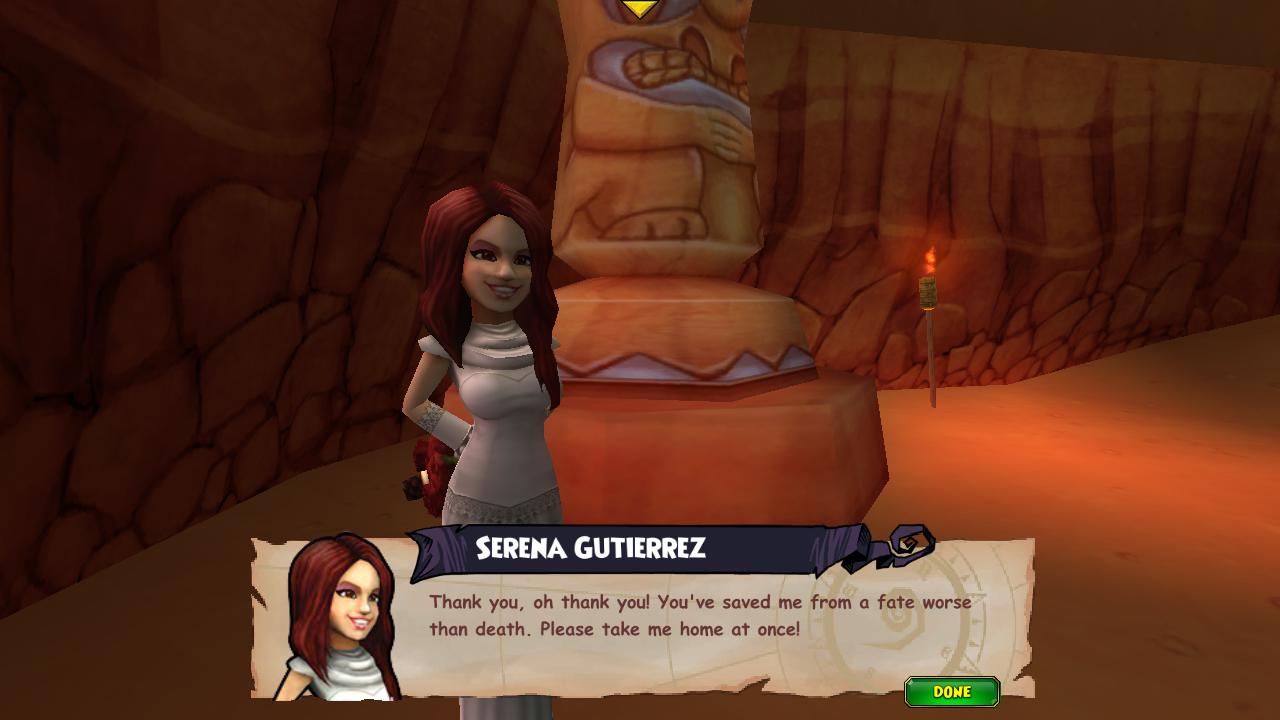Click the green Done button
The height and width of the screenshot is (720, 1280).
[951, 691]
